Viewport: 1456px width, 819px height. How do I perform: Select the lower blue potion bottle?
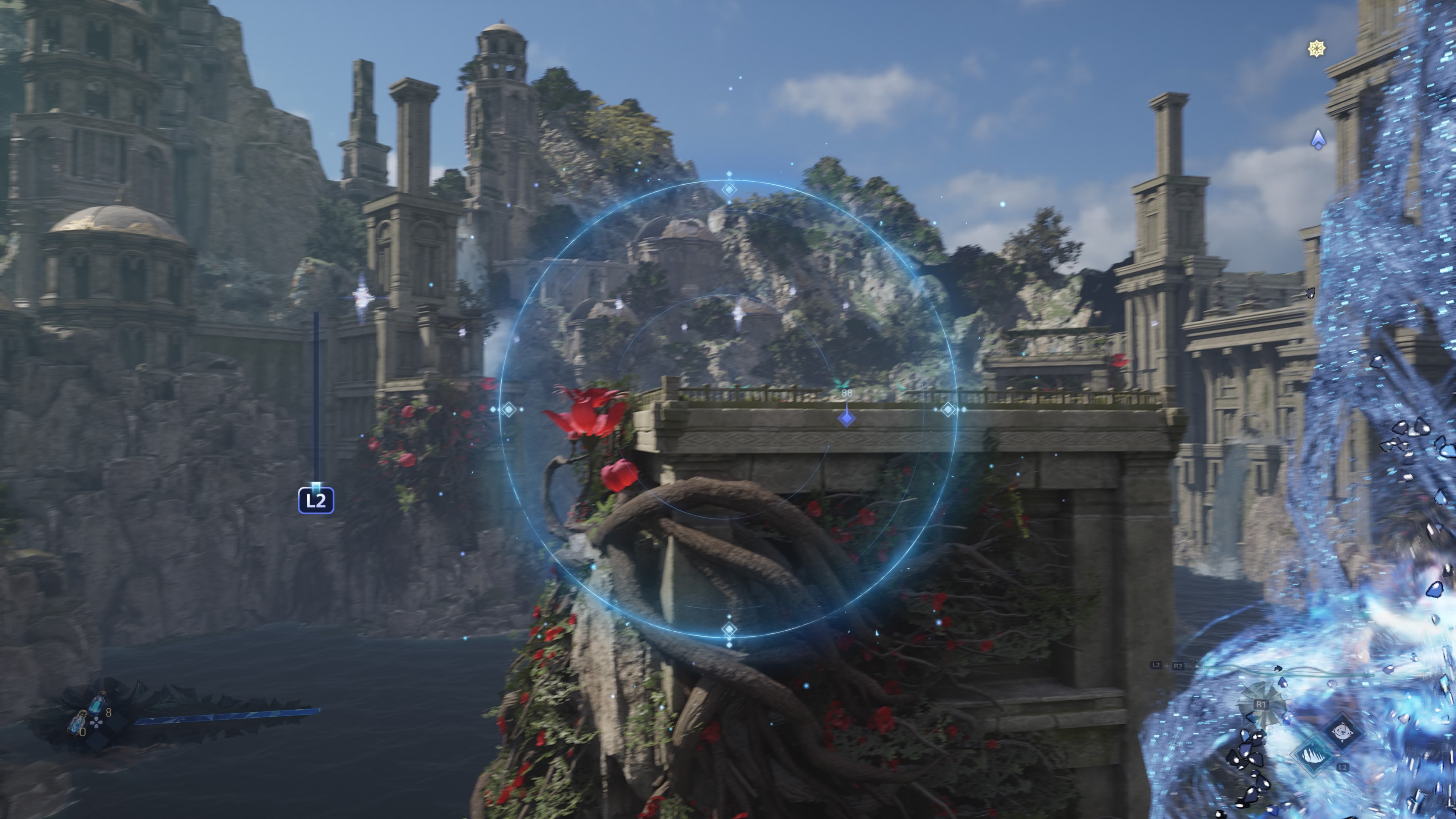click(77, 723)
